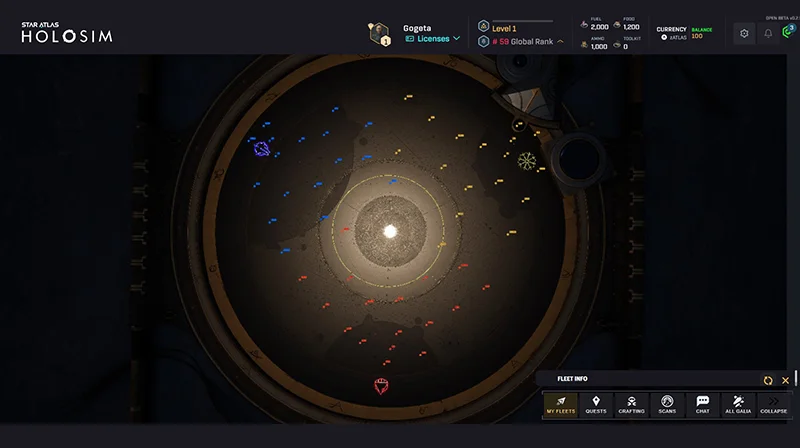800x448 pixels.
Task: Click the Gogeta profile avatar
Action: coord(380,33)
